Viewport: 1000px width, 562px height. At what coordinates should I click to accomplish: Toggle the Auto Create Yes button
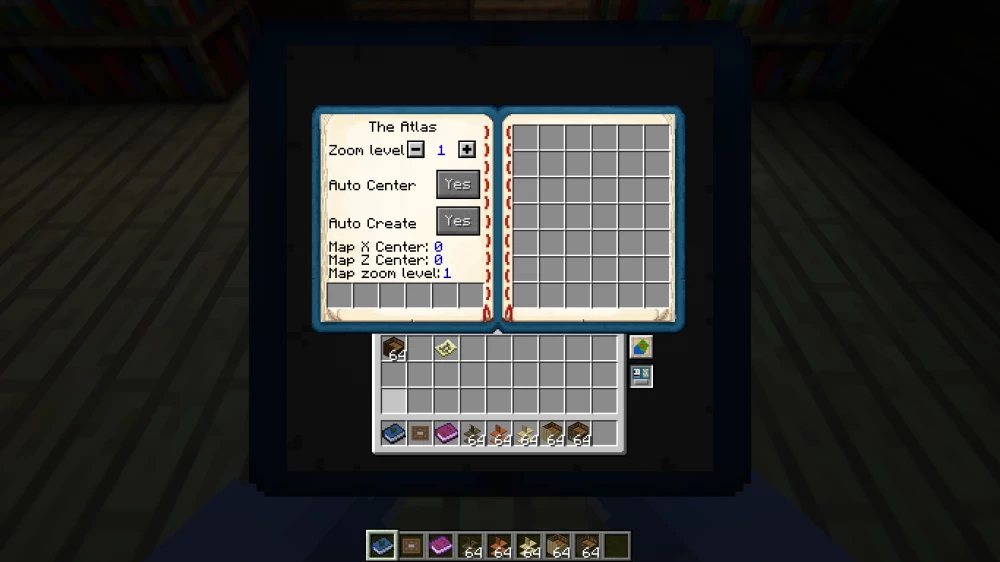tap(458, 221)
